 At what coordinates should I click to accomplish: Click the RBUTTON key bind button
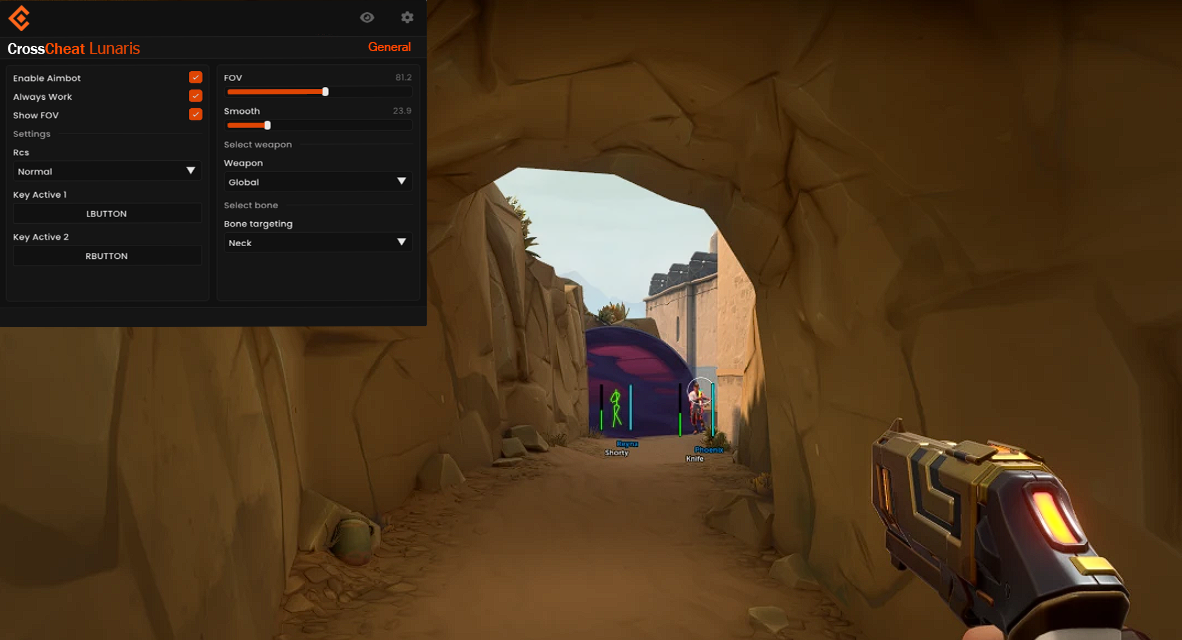tap(107, 256)
